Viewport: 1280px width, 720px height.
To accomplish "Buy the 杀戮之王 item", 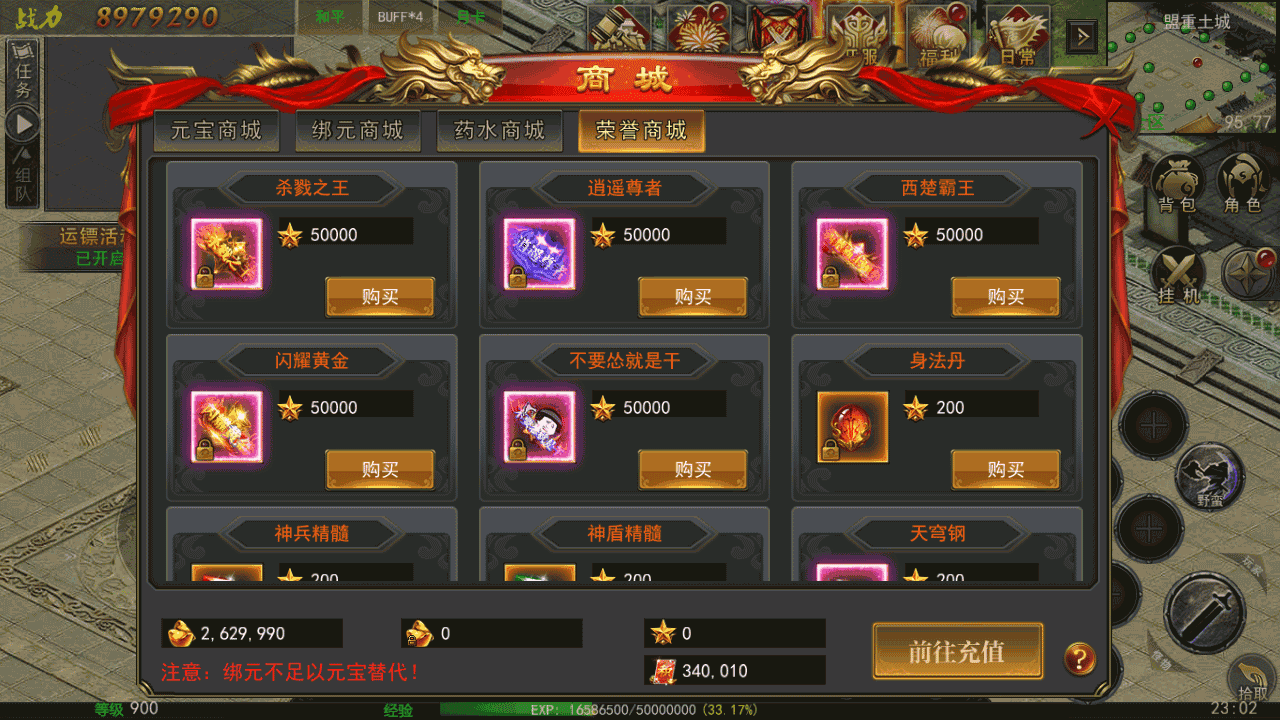I will [380, 297].
